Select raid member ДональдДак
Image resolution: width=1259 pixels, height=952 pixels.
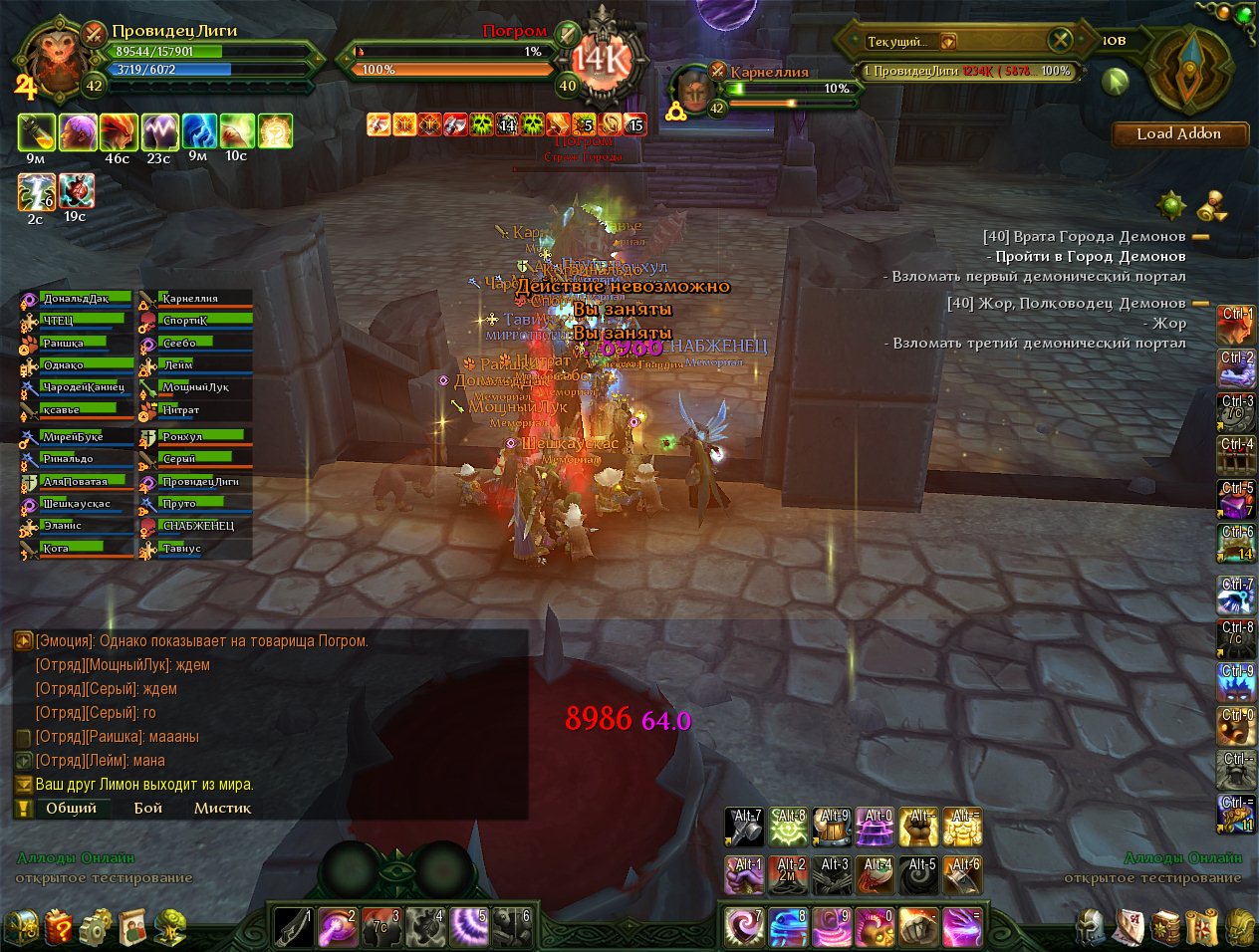(77, 299)
